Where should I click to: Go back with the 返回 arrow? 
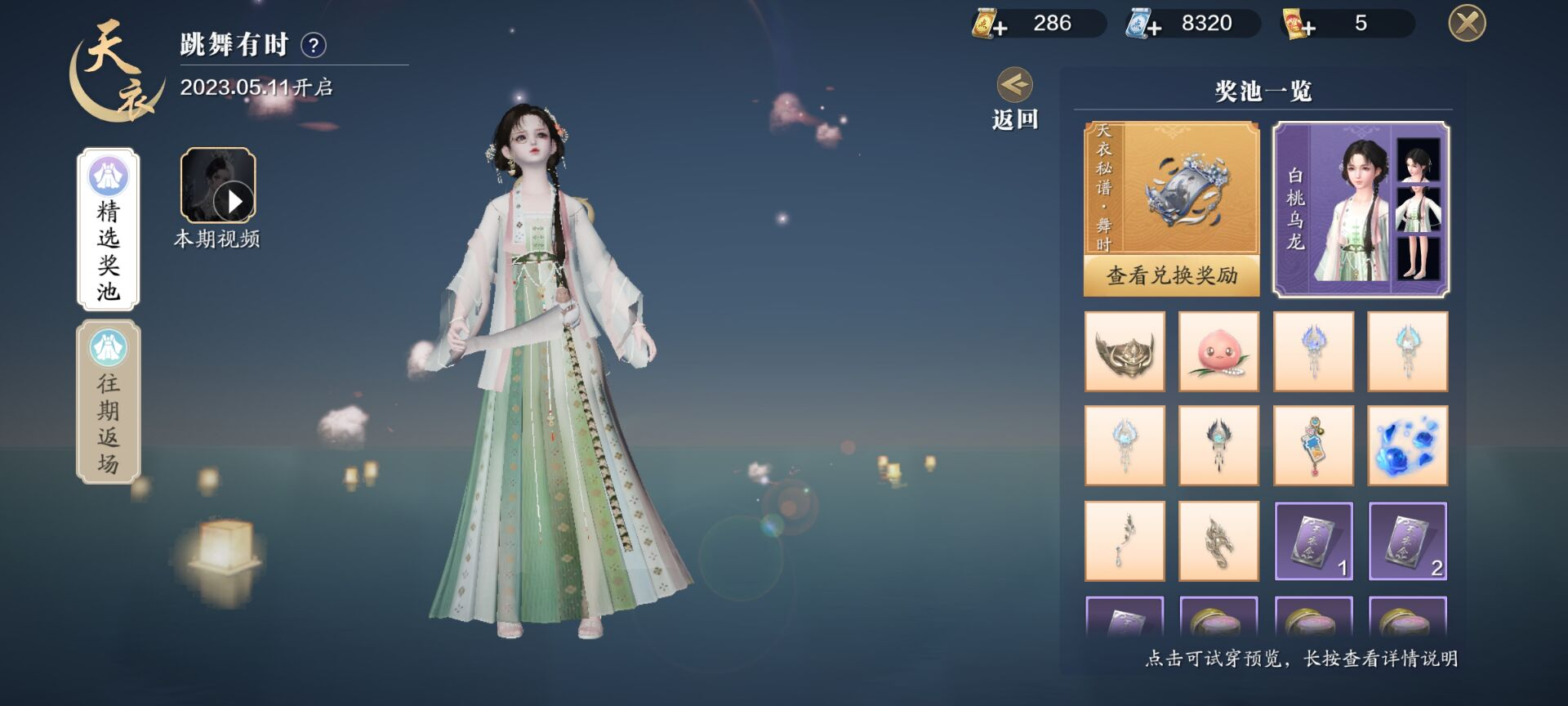pyautogui.click(x=1015, y=86)
